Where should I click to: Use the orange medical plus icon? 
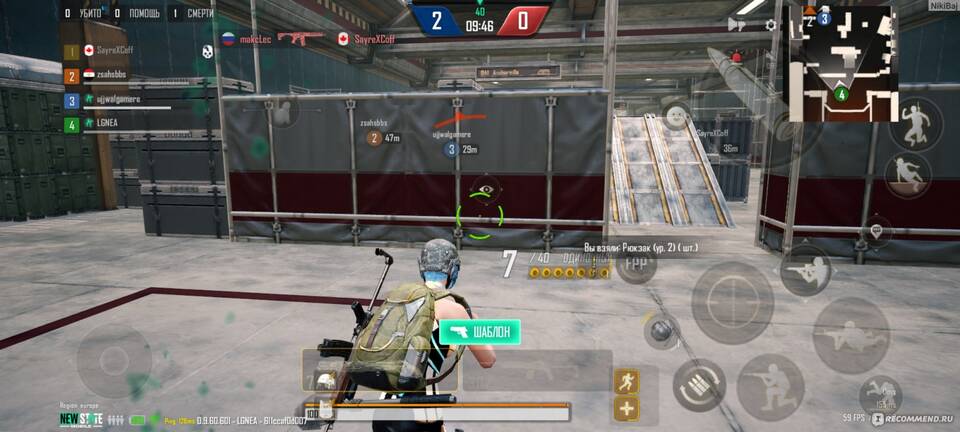coord(628,408)
